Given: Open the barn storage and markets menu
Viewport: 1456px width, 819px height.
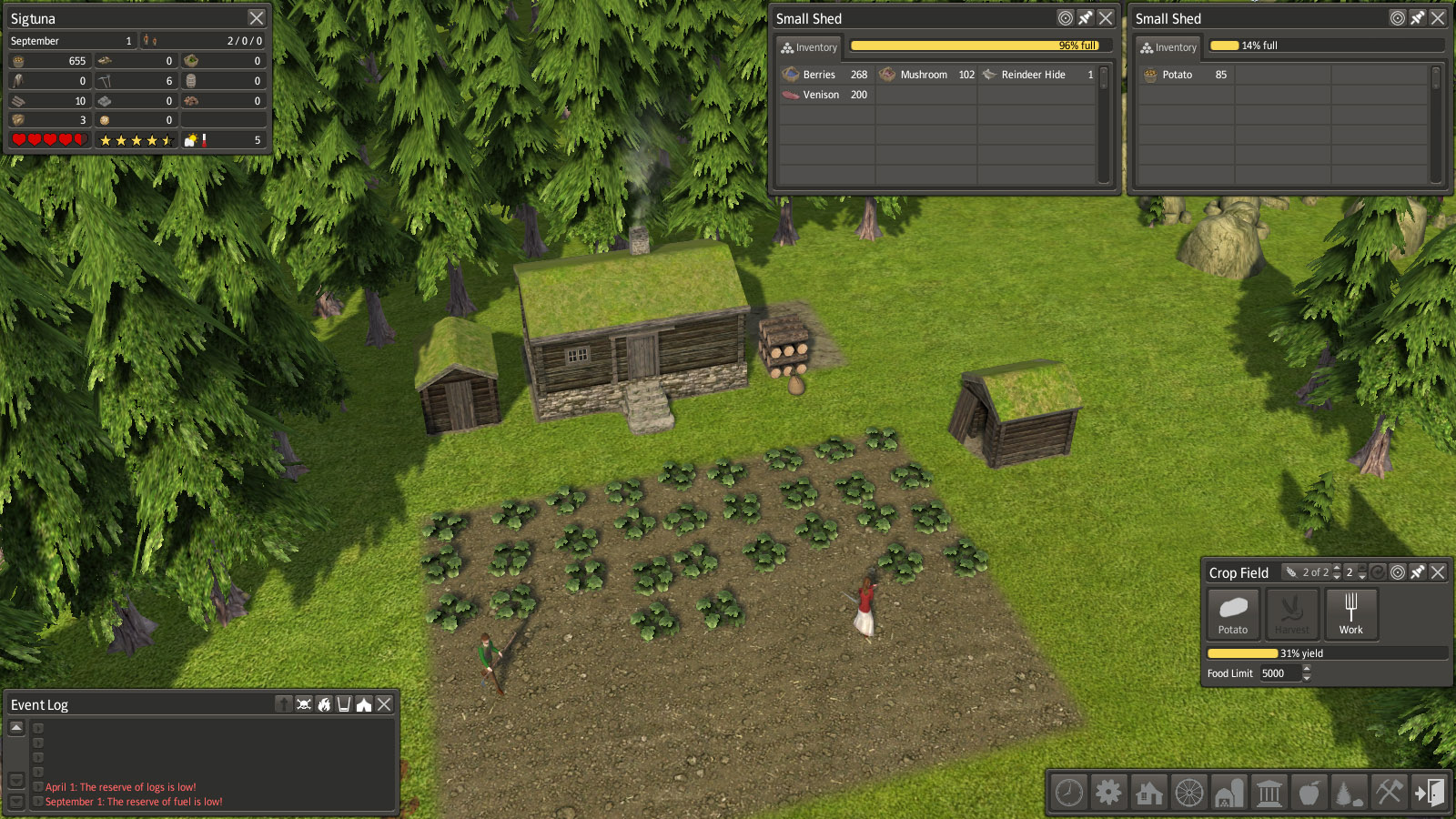Looking at the screenshot, I should coord(1228,793).
